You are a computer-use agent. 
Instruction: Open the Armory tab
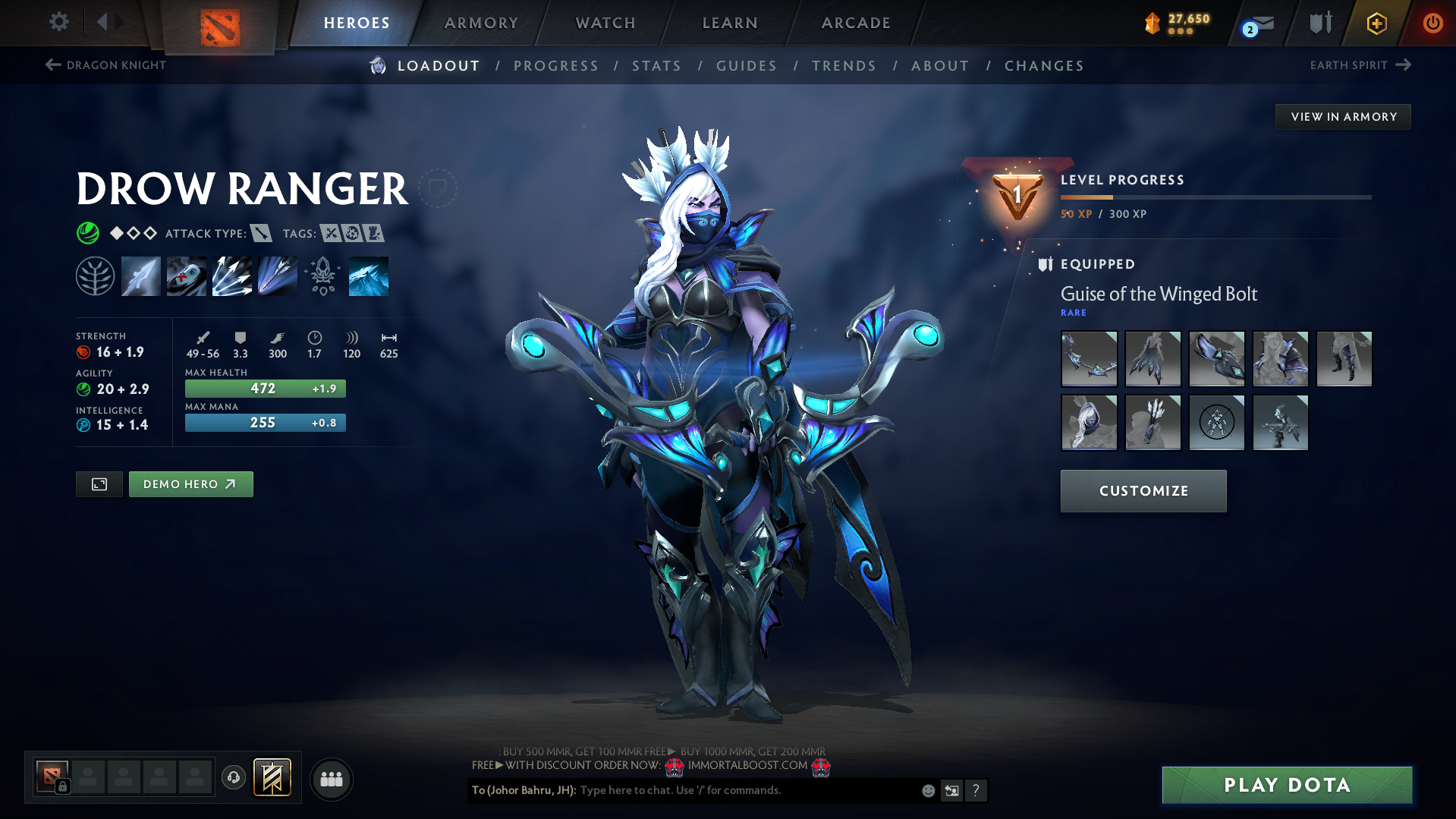pos(481,23)
